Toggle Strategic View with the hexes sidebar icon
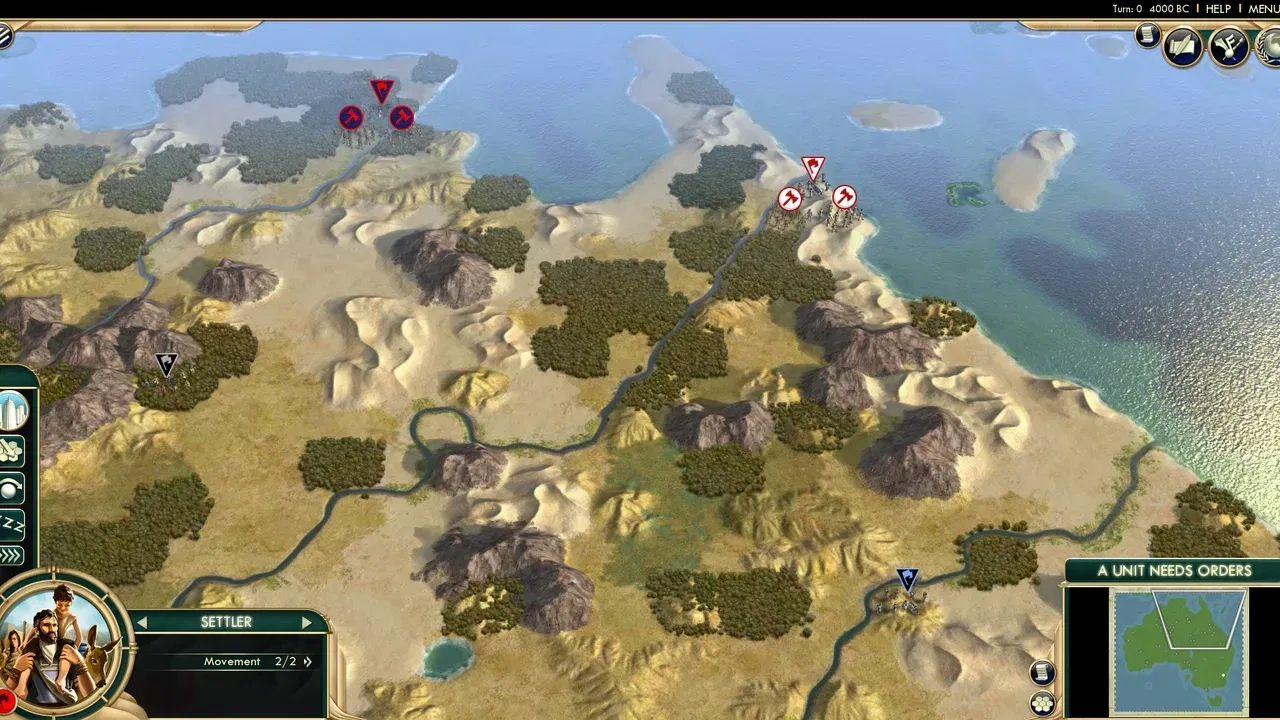Image resolution: width=1280 pixels, height=720 pixels. [x=12, y=450]
